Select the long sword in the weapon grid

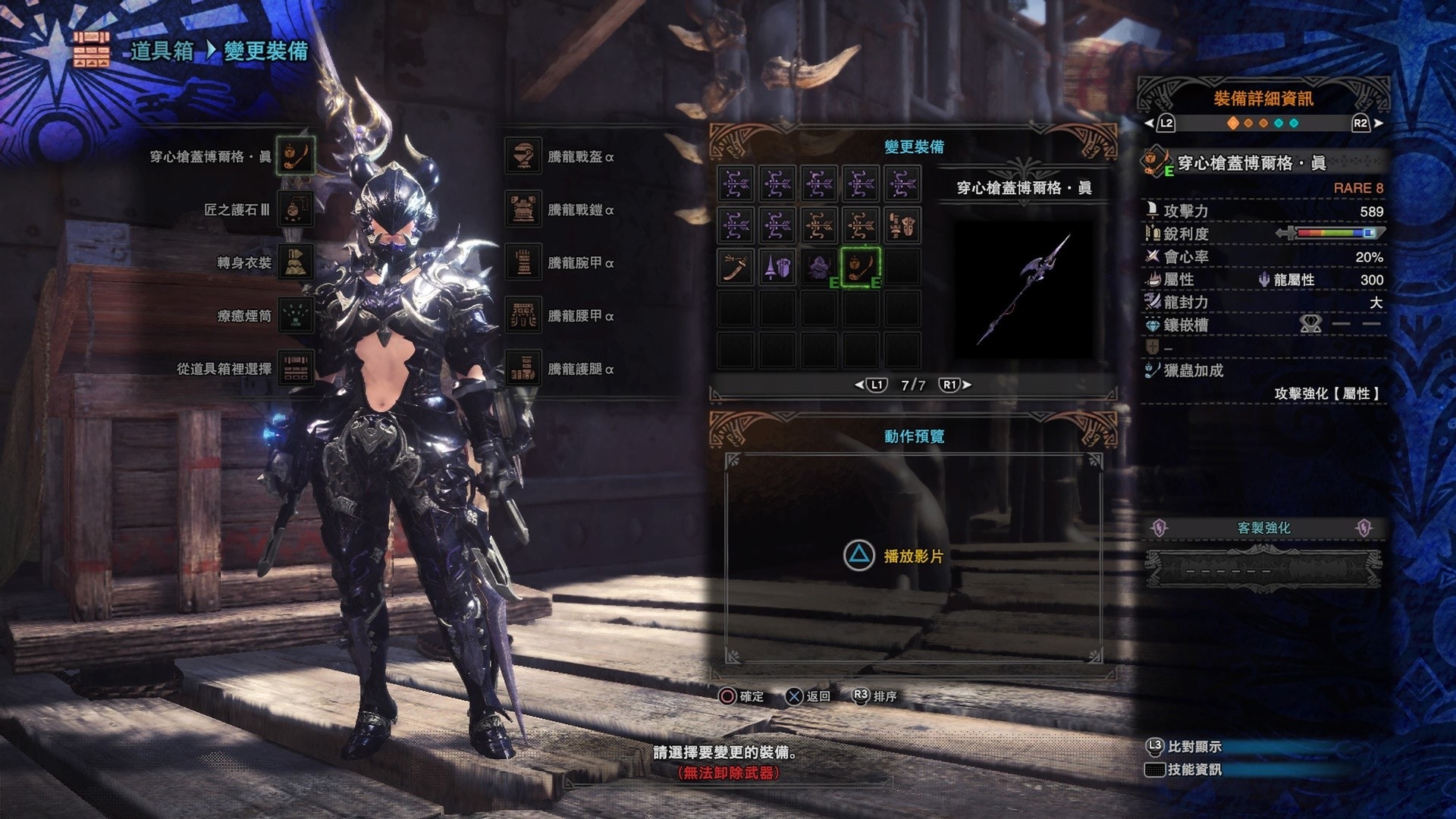[x=736, y=267]
